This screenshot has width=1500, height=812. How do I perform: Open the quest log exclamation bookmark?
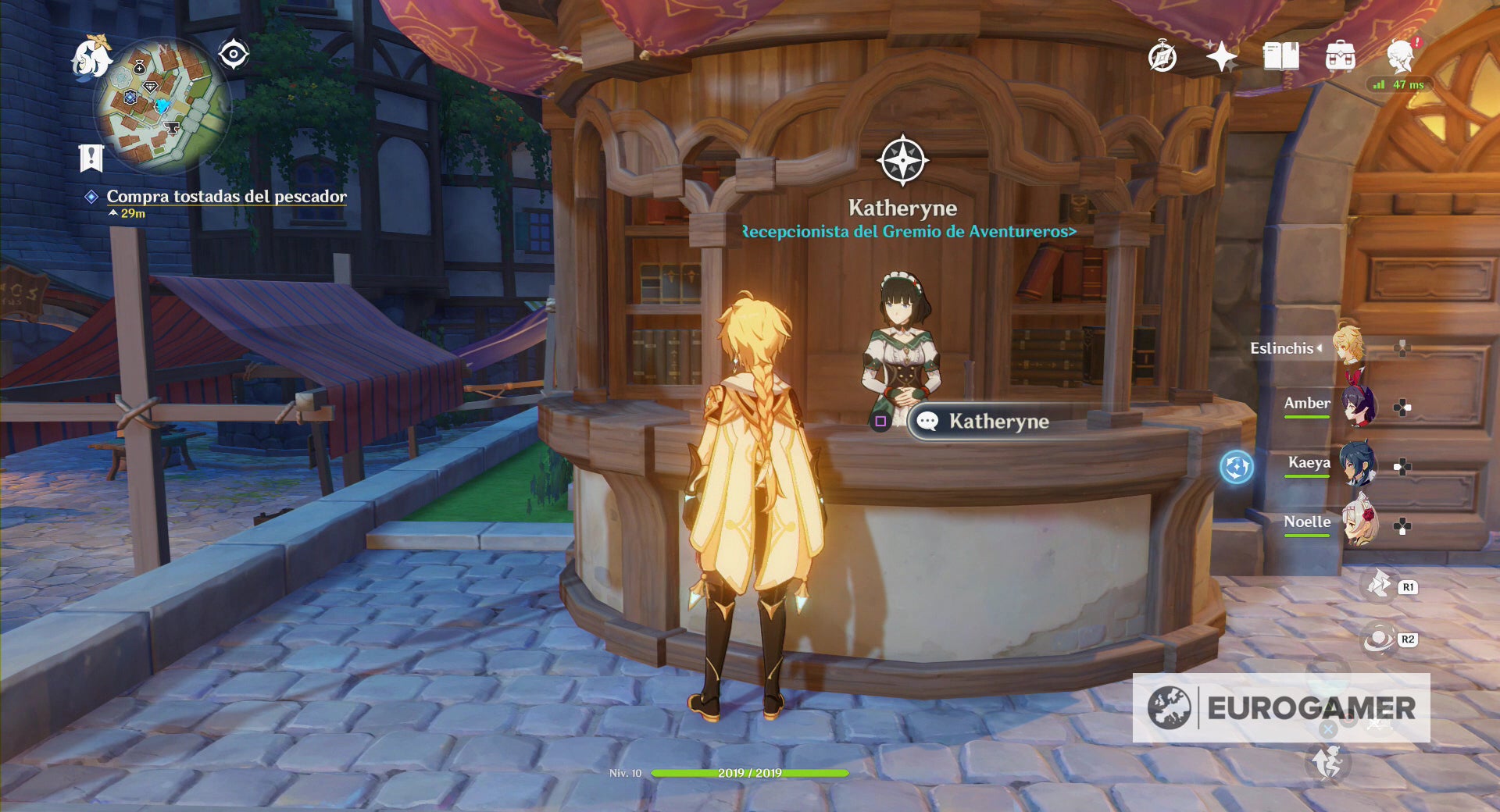pos(91,158)
